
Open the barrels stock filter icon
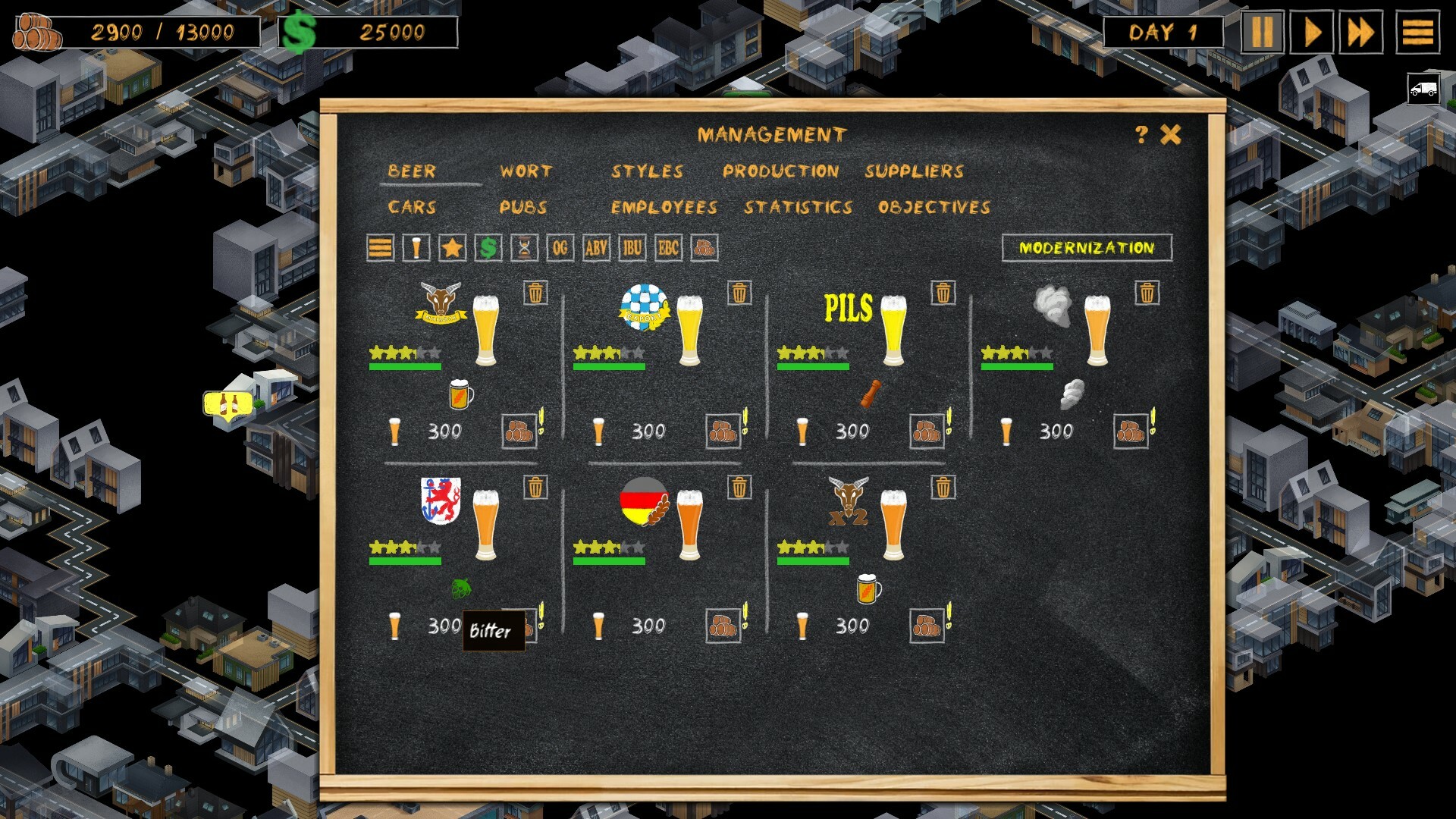tap(704, 247)
